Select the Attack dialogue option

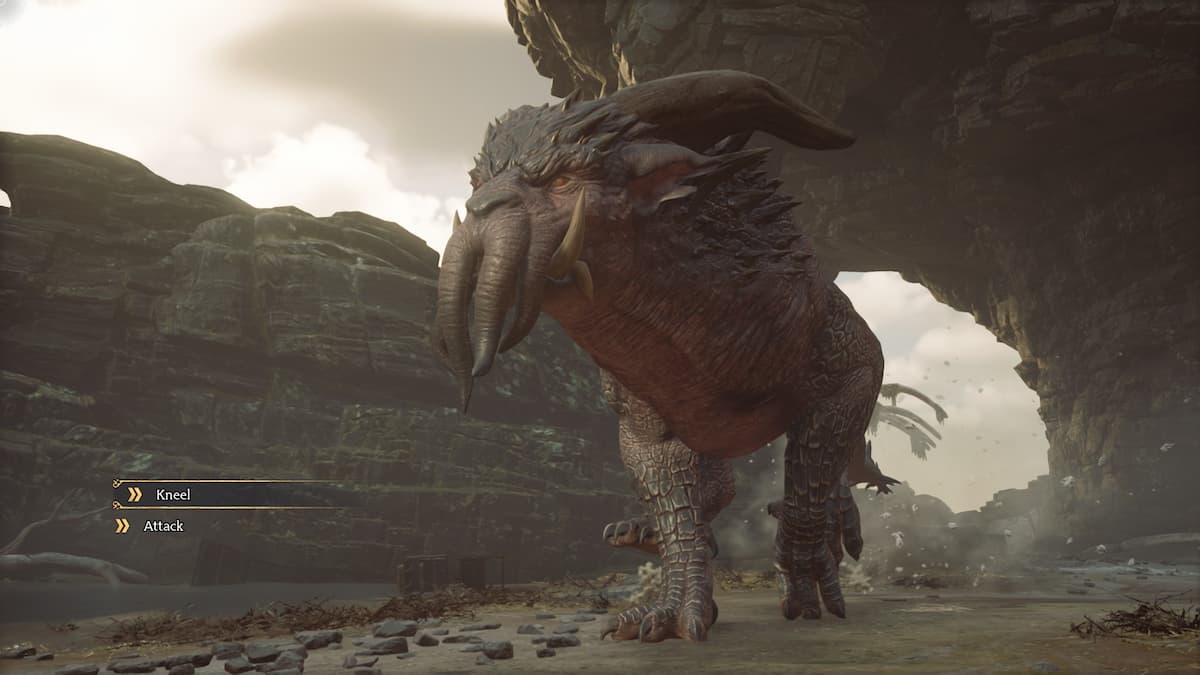[163, 526]
